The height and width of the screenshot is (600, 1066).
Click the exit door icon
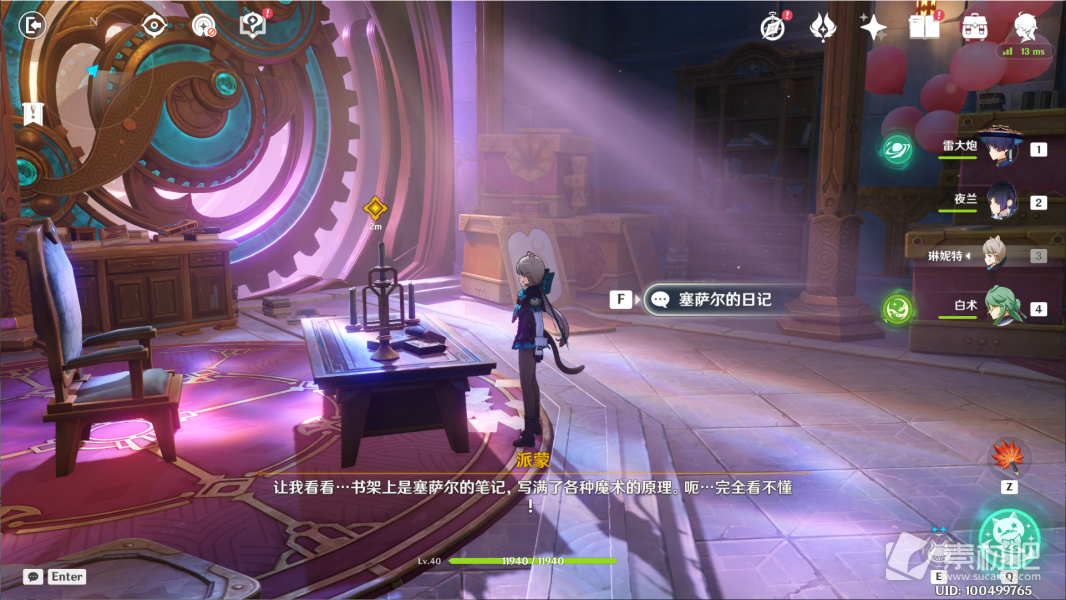click(x=33, y=24)
